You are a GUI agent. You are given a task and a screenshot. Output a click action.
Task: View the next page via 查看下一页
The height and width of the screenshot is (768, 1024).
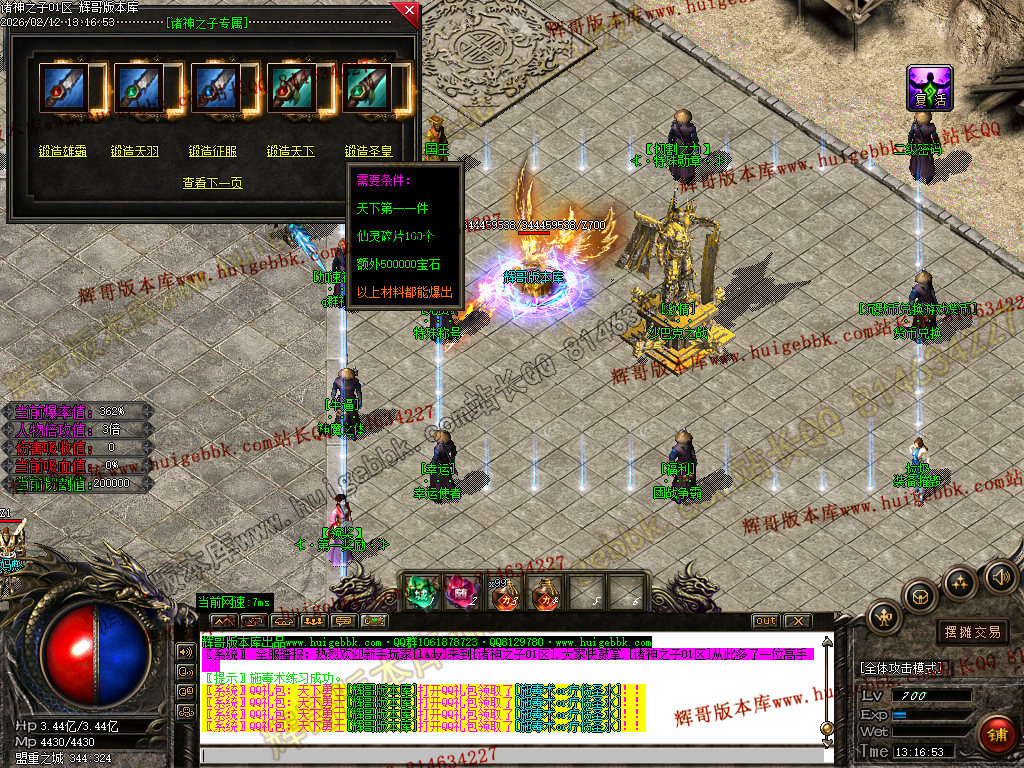212,183
